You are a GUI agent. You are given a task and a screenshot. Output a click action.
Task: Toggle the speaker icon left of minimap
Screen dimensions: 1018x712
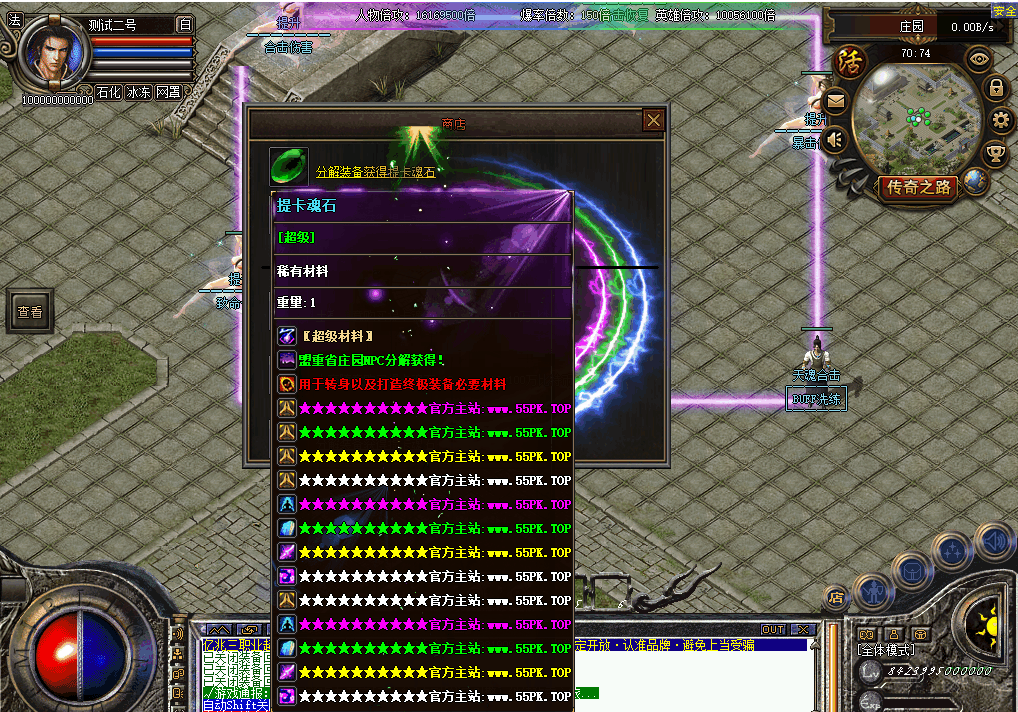(835, 139)
